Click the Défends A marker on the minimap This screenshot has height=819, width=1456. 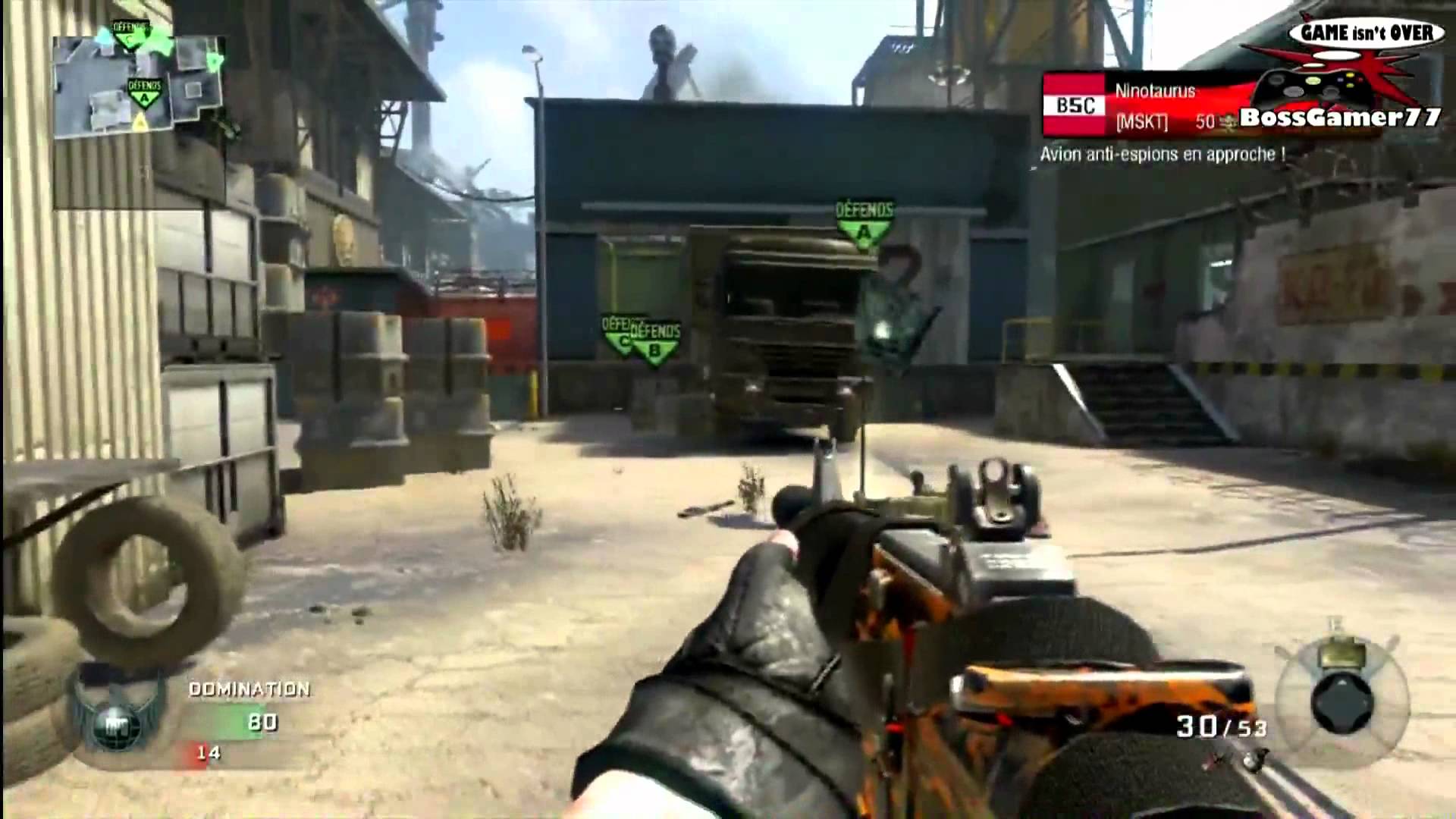[x=144, y=93]
